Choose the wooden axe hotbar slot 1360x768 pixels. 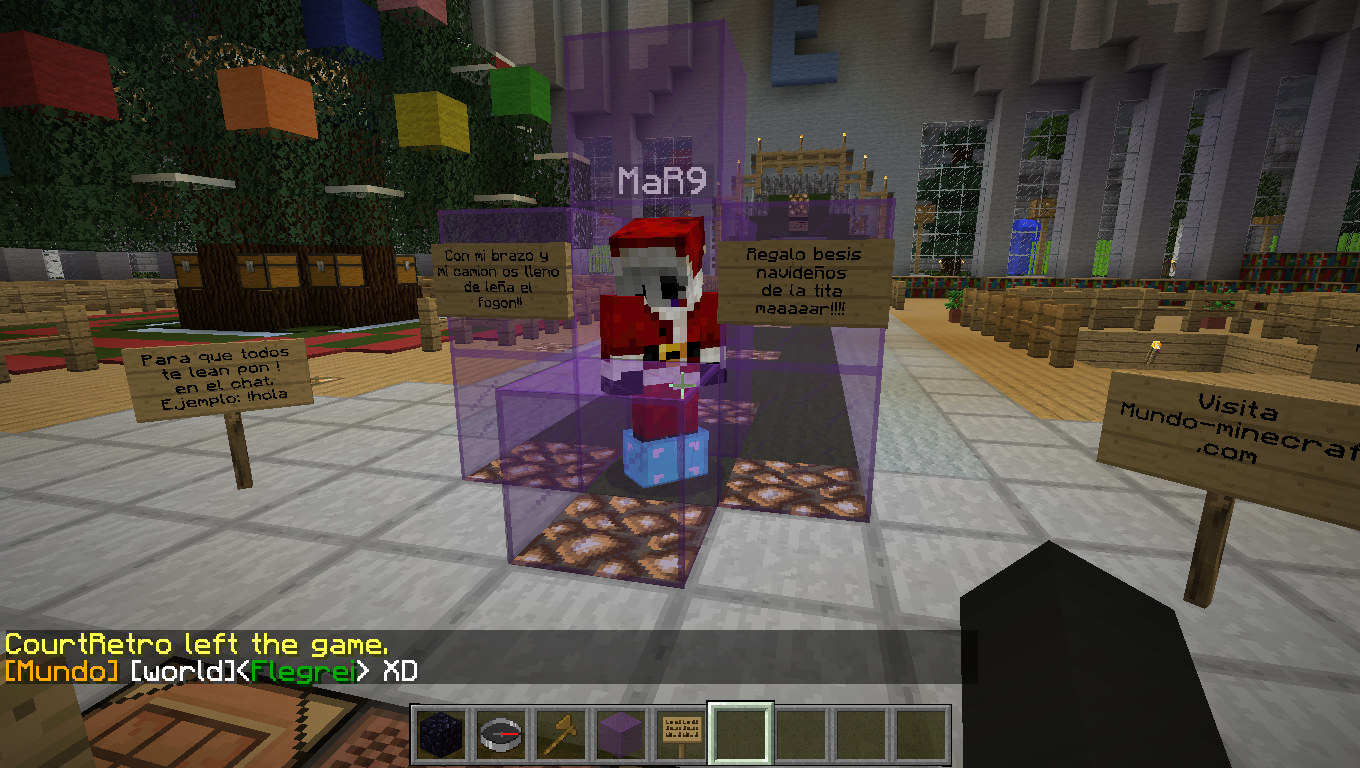point(561,735)
